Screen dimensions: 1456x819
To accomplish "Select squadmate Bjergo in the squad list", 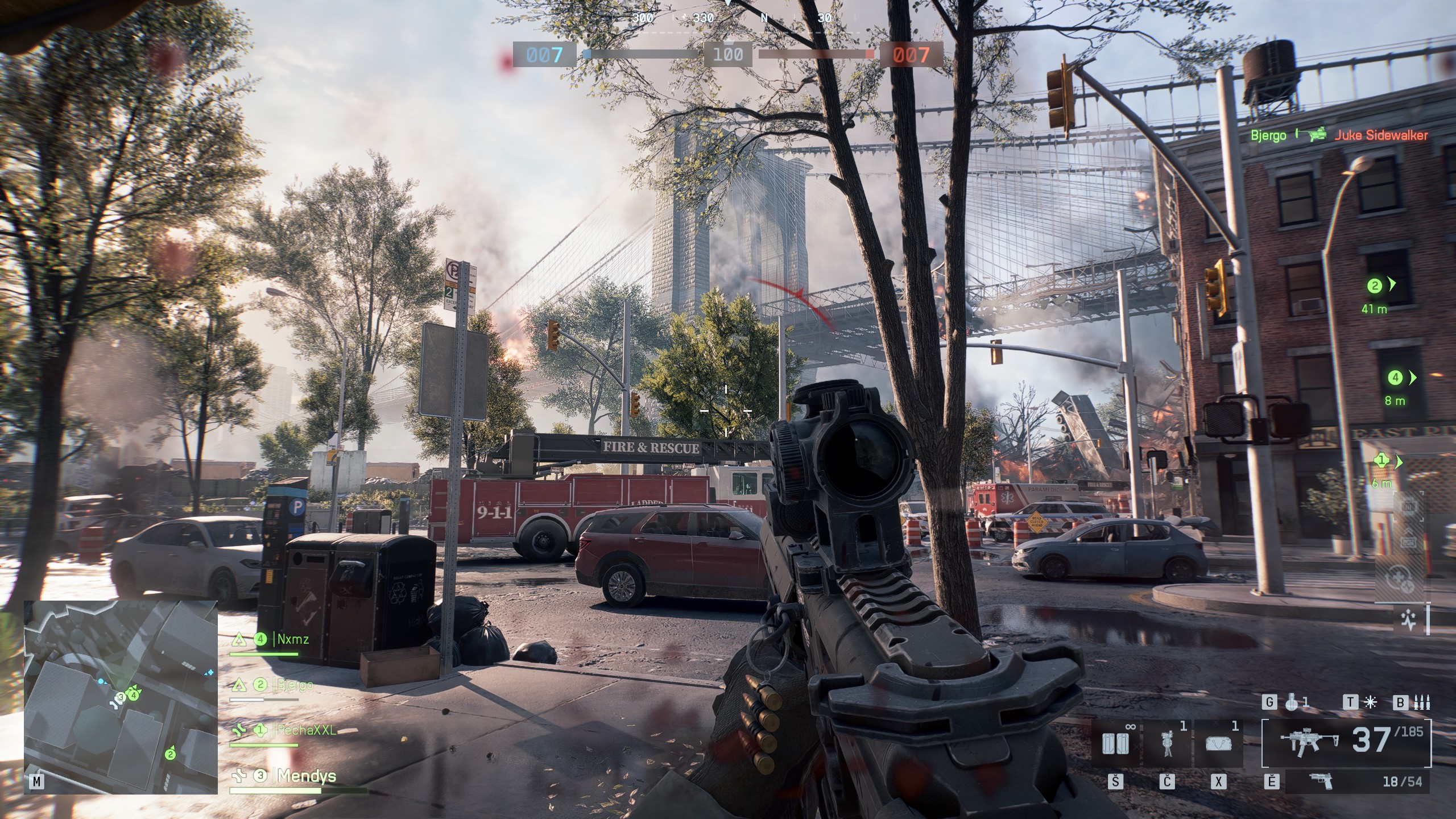I will tap(295, 685).
